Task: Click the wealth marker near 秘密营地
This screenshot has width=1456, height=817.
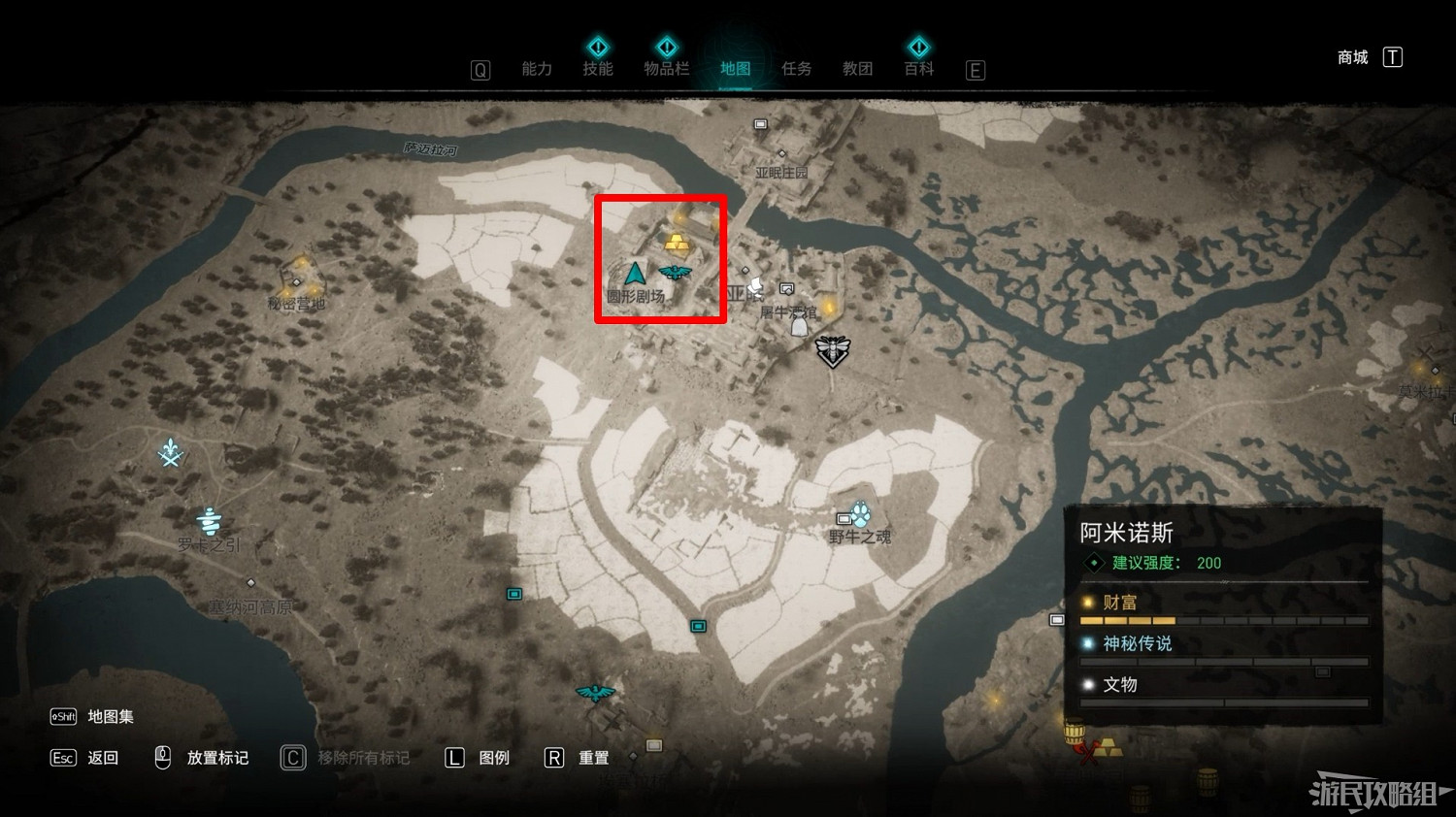Action: (x=298, y=282)
